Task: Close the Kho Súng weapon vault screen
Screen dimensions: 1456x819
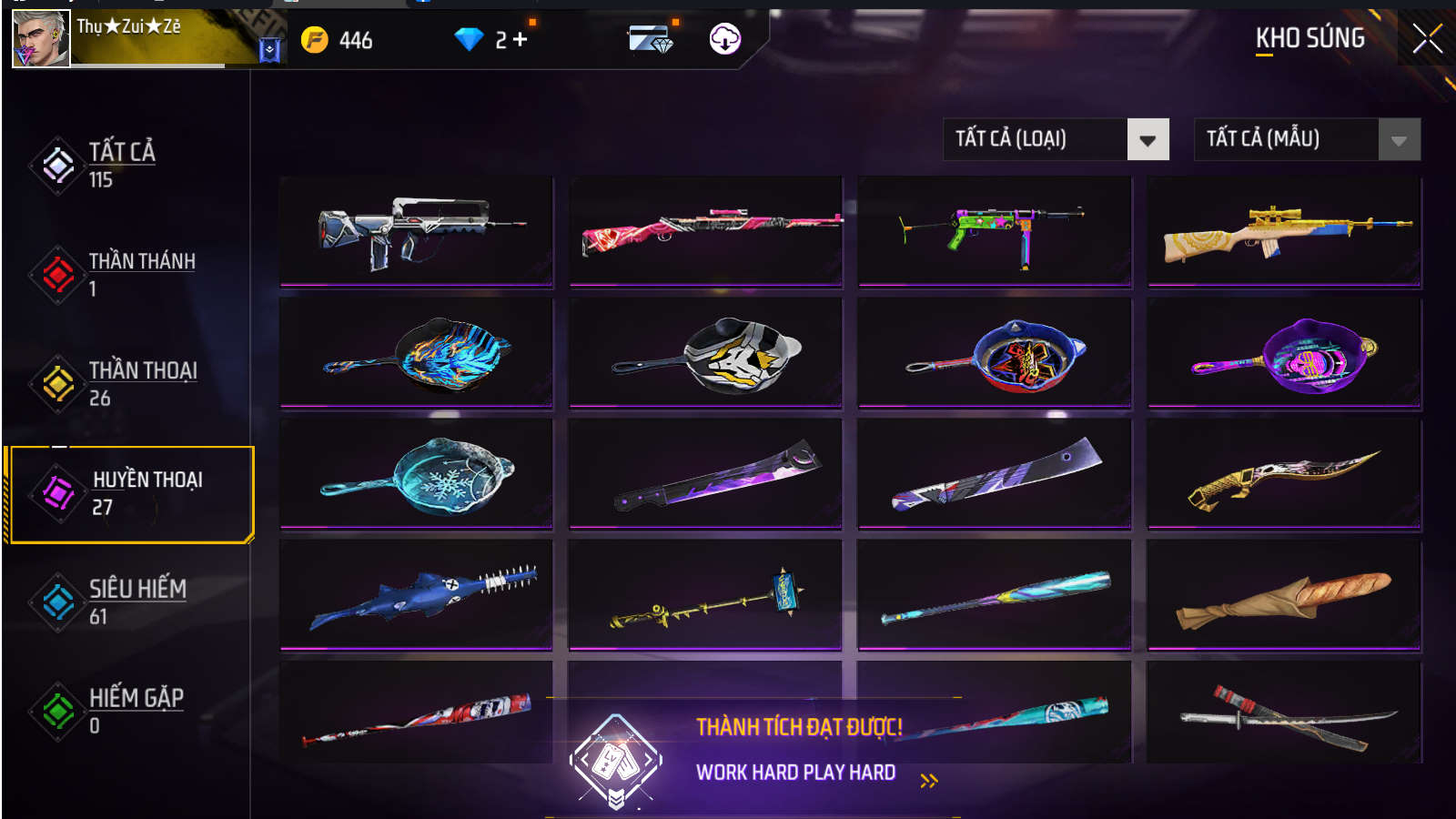Action: click(1427, 39)
